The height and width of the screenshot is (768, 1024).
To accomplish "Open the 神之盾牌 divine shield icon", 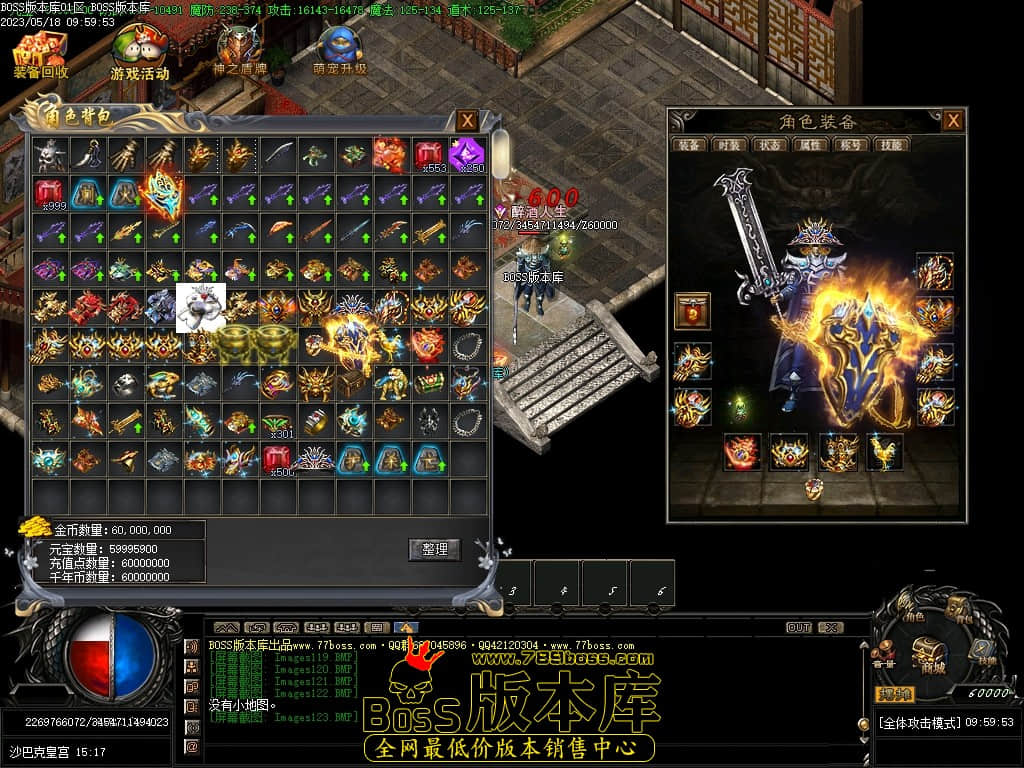I will 239,52.
